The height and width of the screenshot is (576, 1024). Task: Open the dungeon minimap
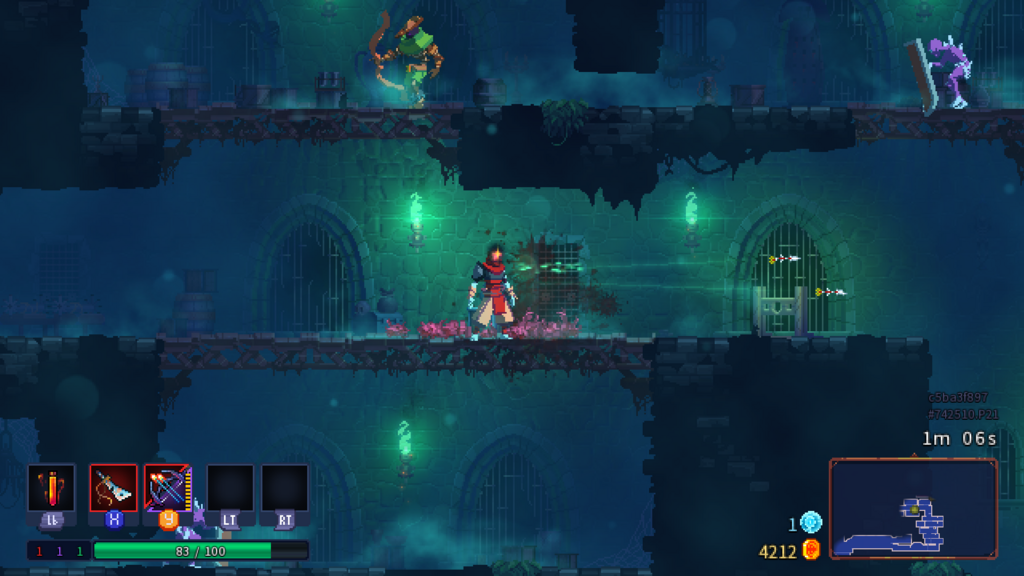tap(912, 508)
